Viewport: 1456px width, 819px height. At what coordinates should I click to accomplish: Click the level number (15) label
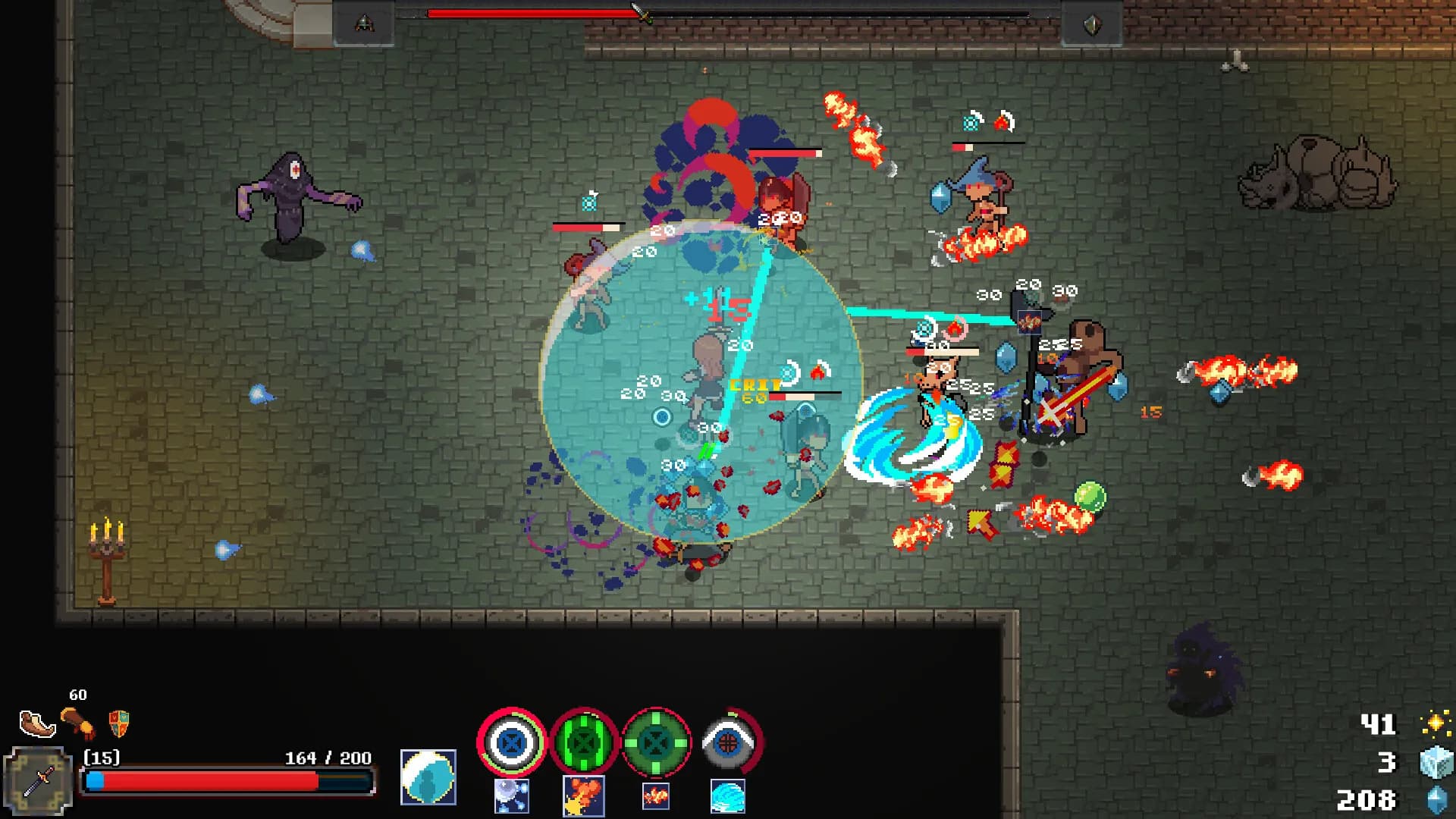102,757
